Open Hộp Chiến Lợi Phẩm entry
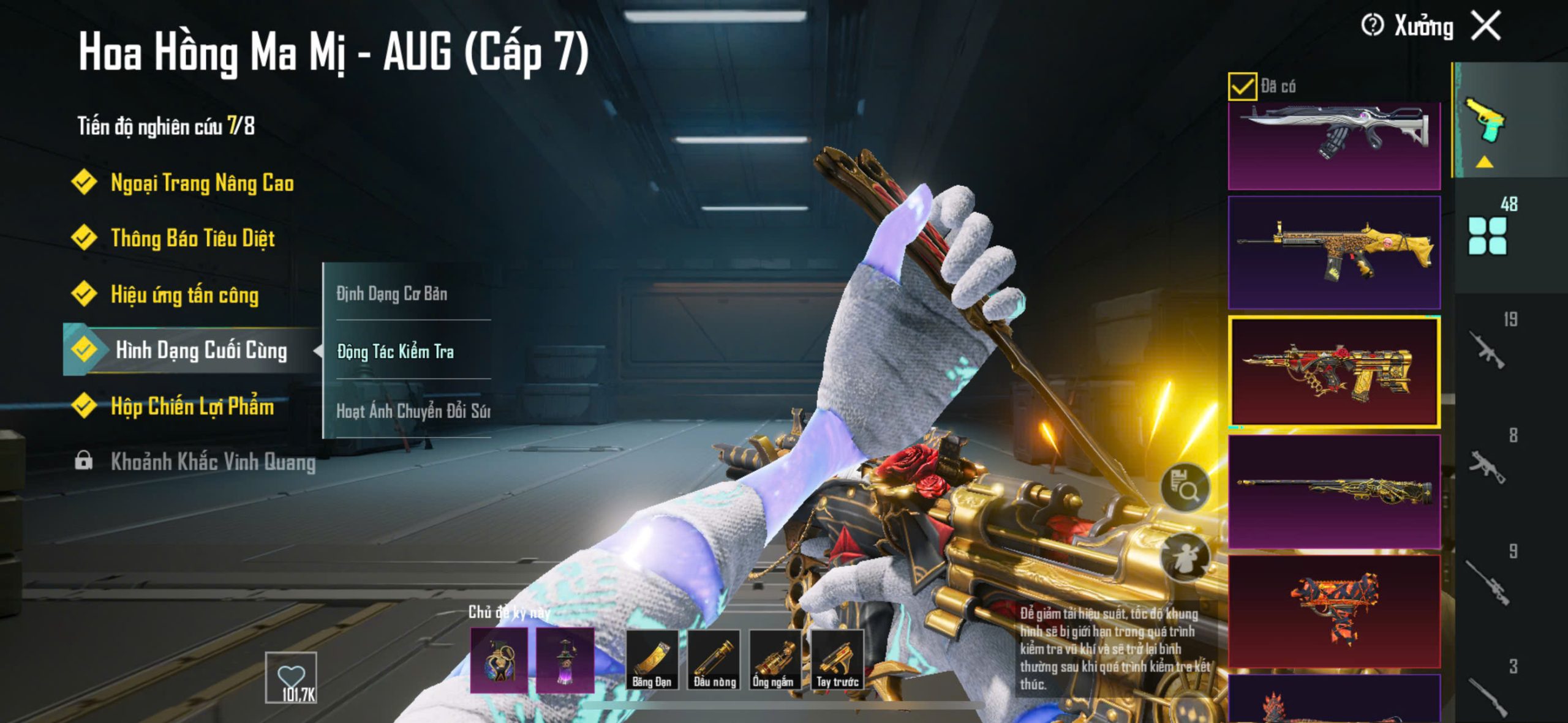 click(192, 406)
